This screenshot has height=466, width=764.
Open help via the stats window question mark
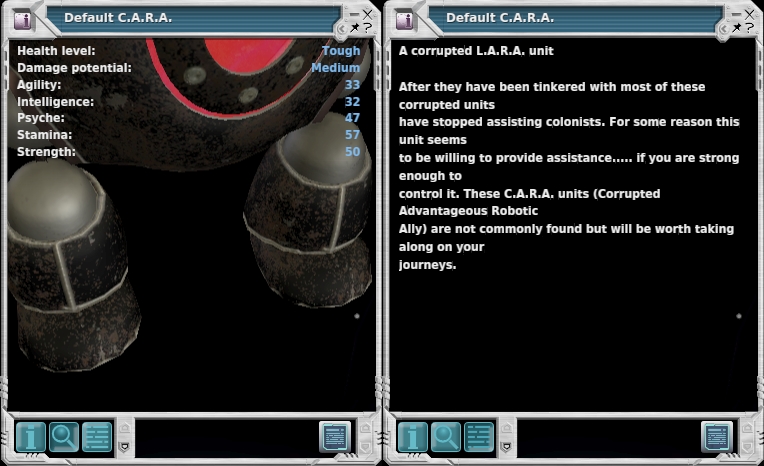369,27
